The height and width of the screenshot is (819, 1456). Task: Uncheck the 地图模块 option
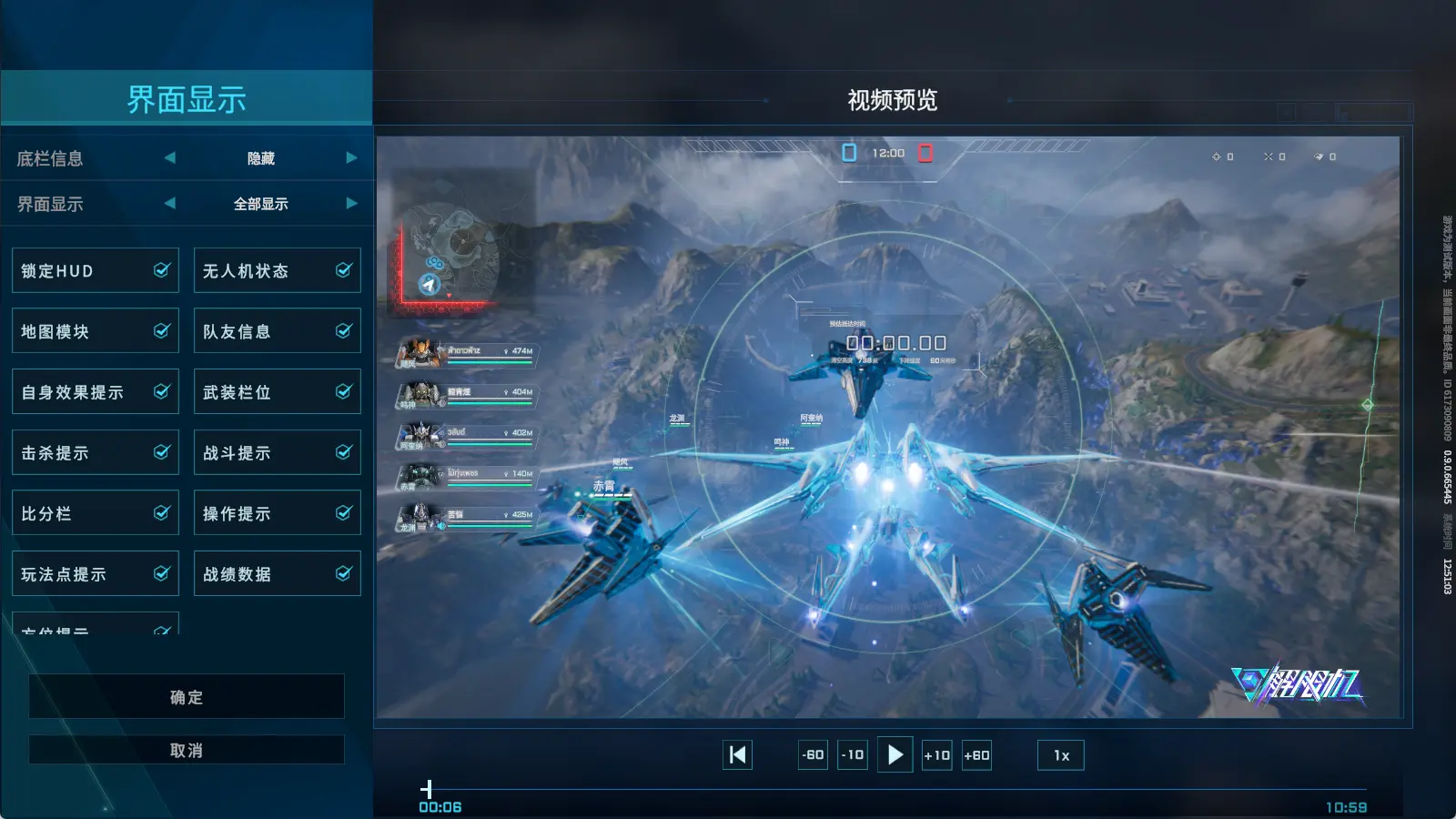(x=162, y=331)
